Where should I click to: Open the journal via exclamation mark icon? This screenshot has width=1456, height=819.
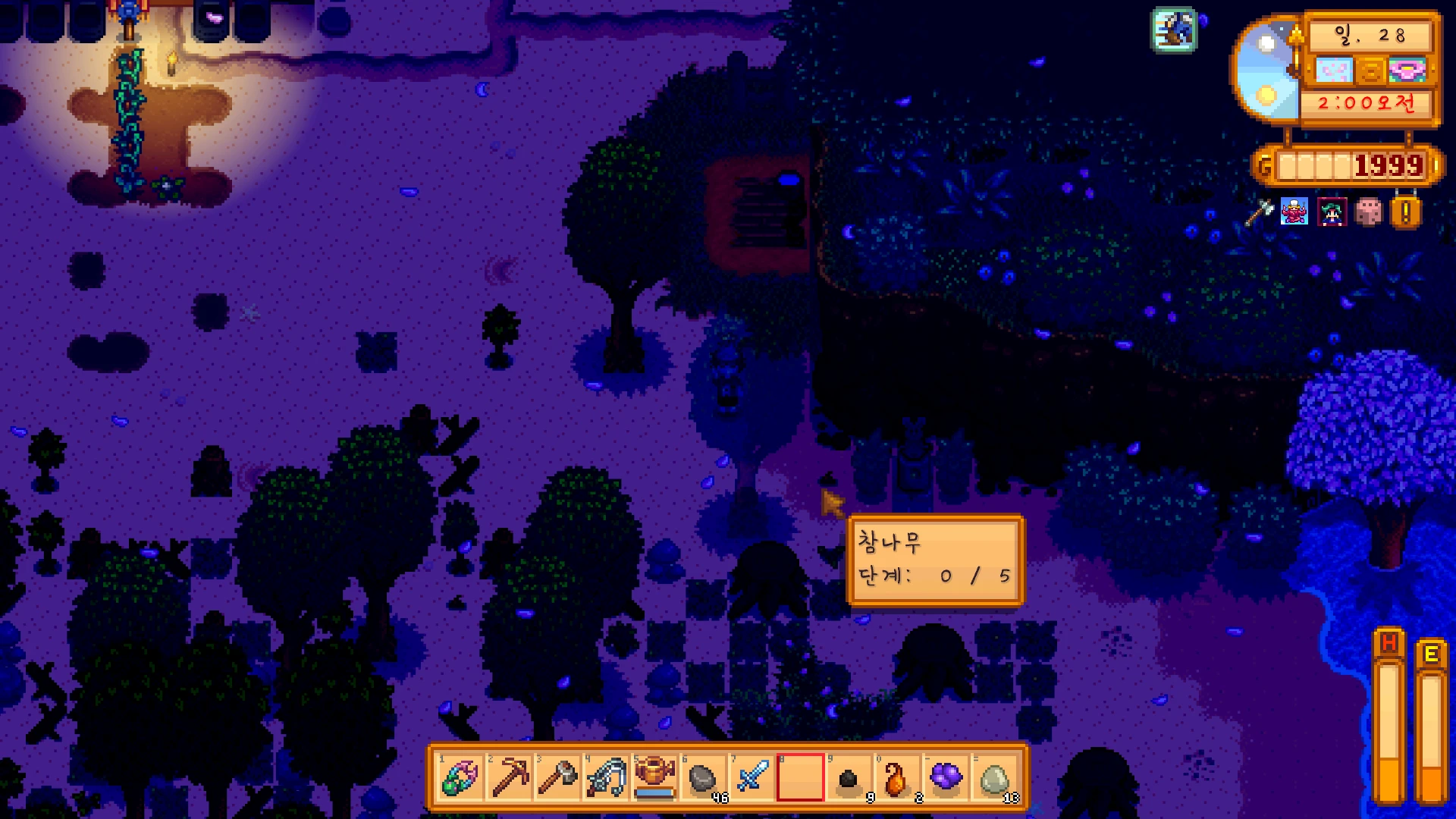point(1405,213)
